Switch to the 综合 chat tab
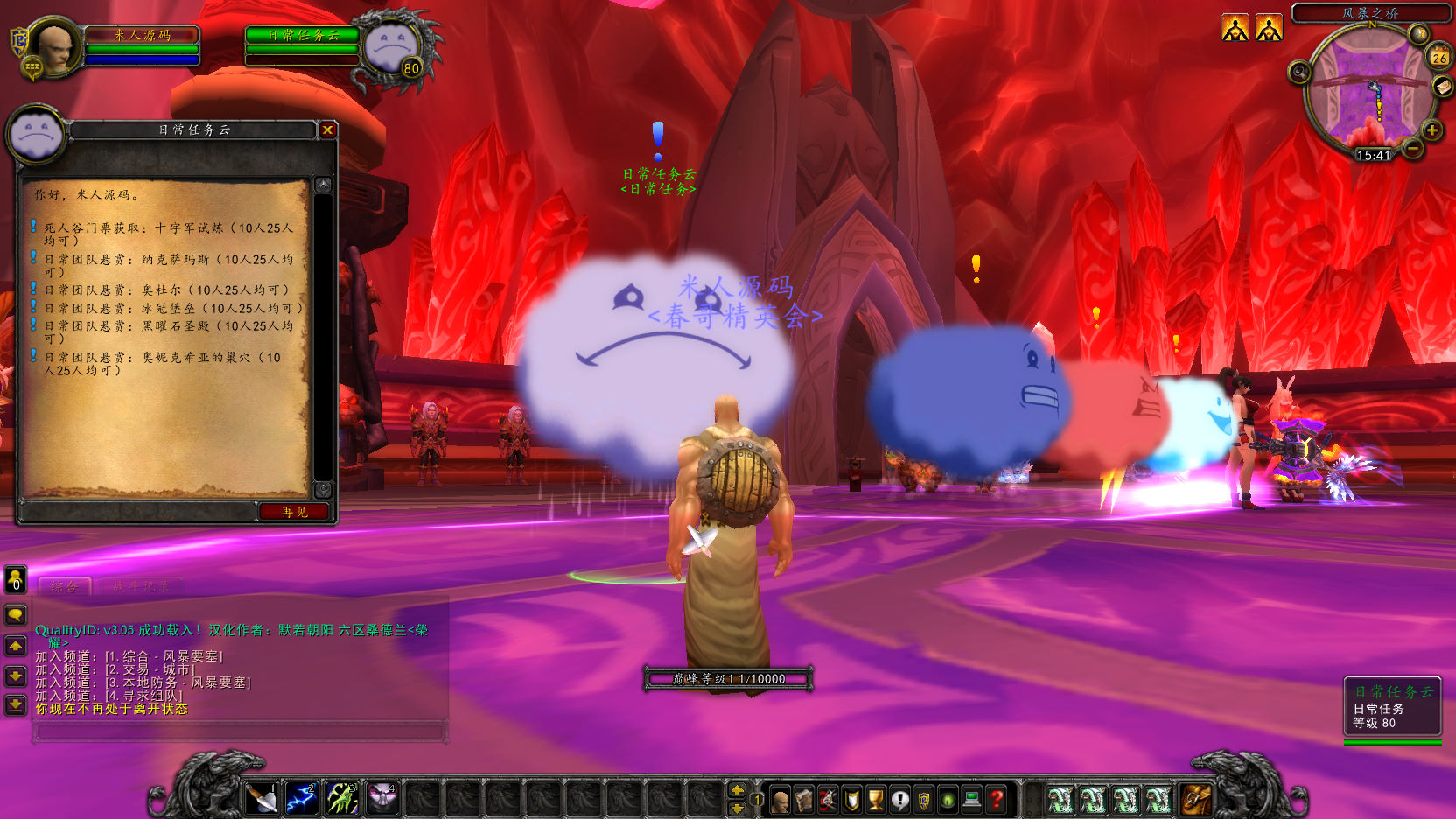Image resolution: width=1456 pixels, height=819 pixels. pos(64,587)
